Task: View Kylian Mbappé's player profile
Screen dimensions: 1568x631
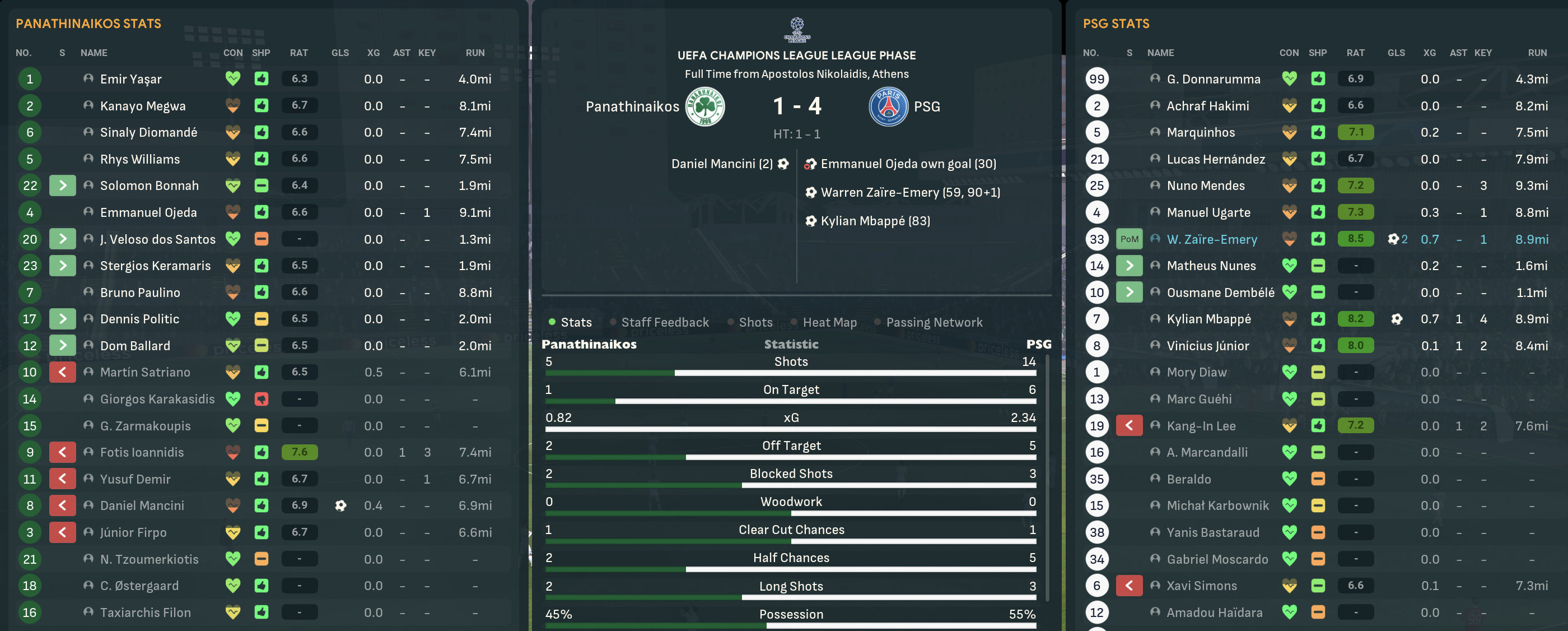Action: click(x=1208, y=319)
